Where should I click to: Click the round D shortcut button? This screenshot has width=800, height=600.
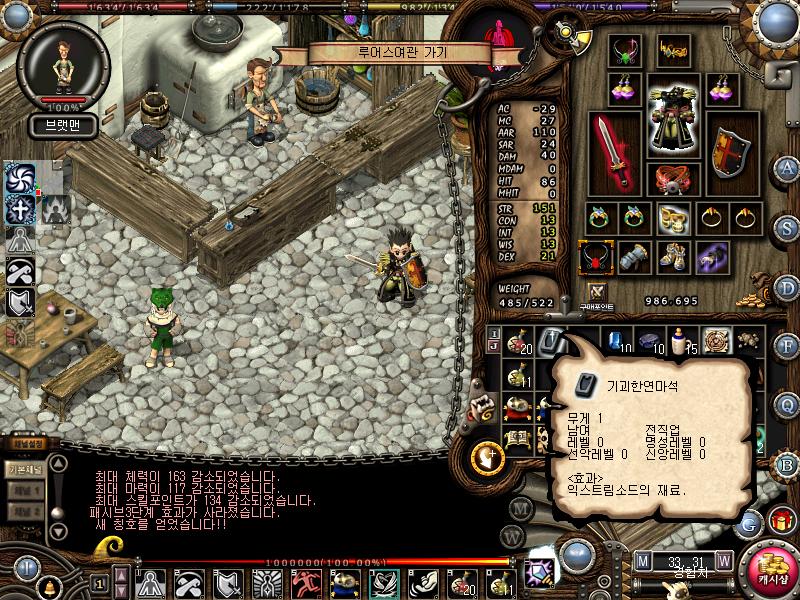(x=788, y=288)
